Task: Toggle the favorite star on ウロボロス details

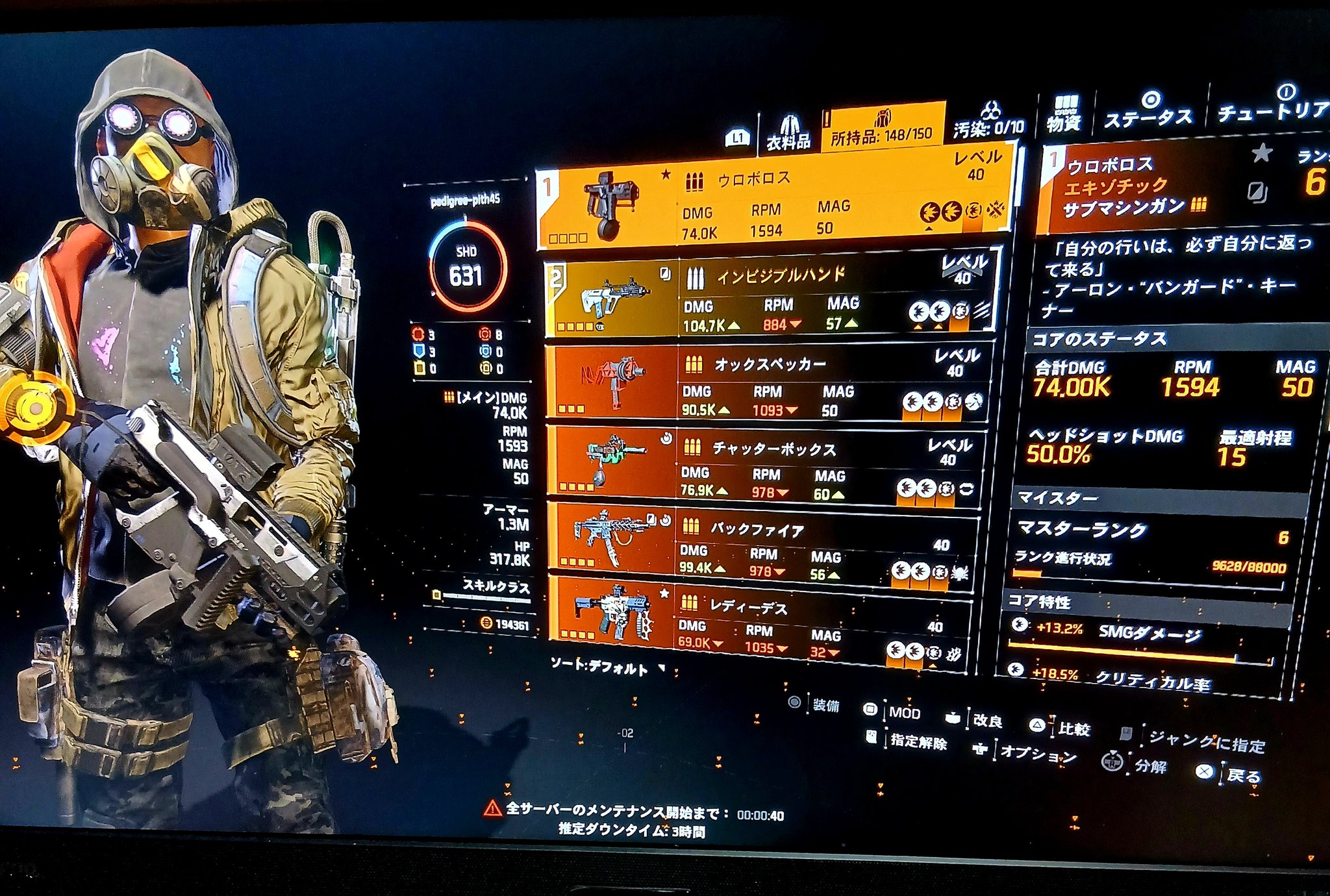Action: point(1261,154)
